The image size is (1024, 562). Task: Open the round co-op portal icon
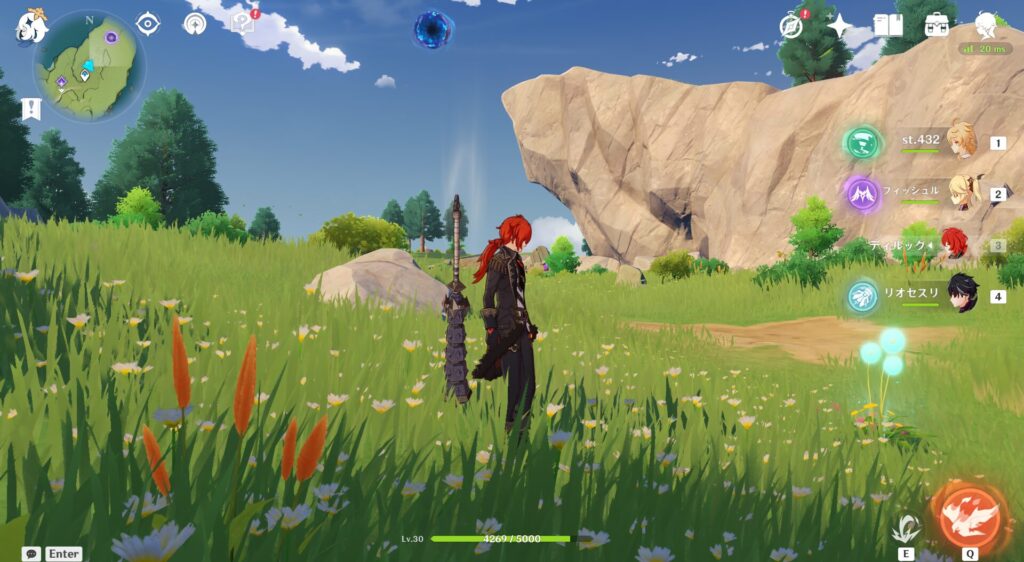[x=194, y=23]
